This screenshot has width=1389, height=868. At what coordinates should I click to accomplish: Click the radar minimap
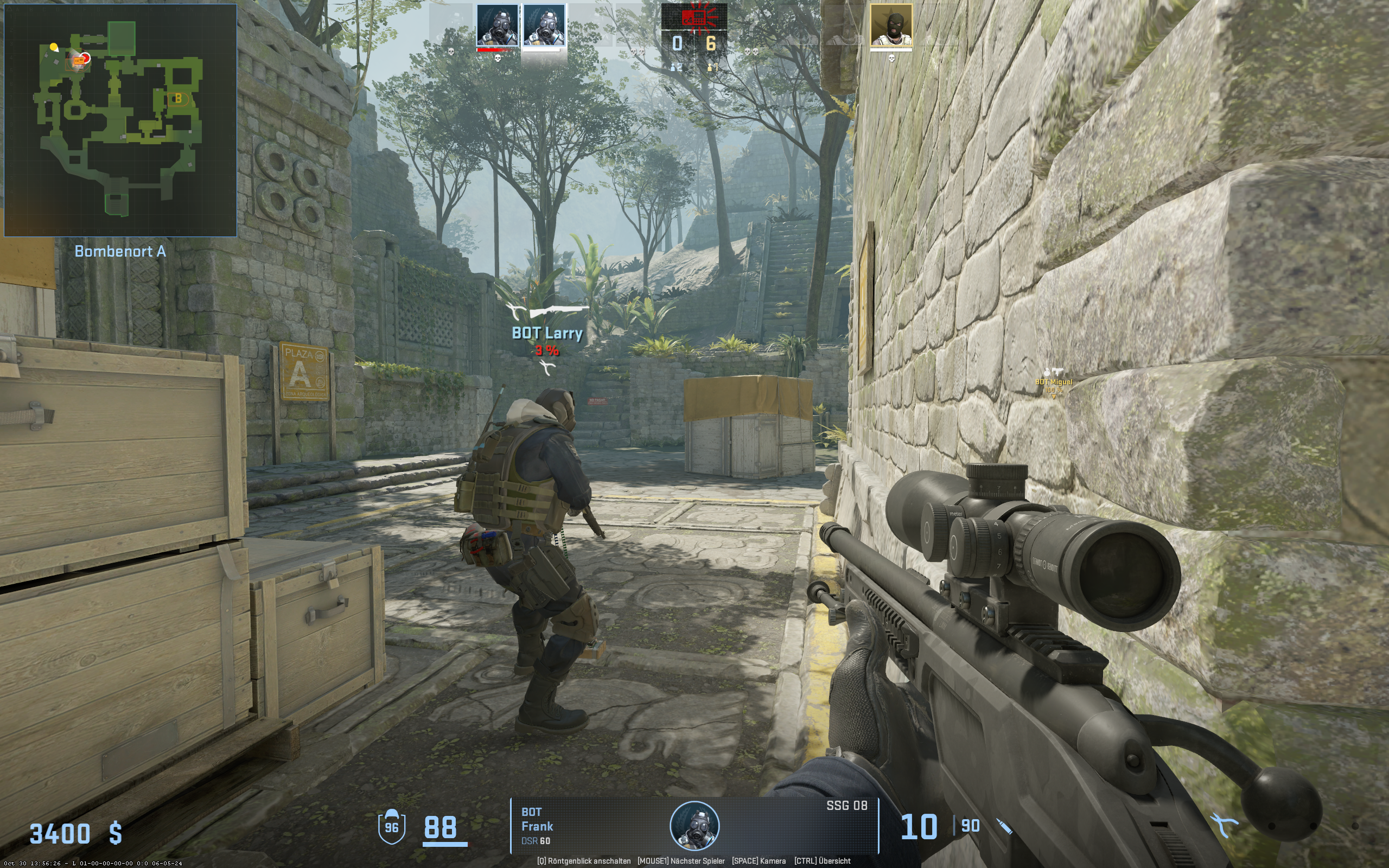(120, 120)
